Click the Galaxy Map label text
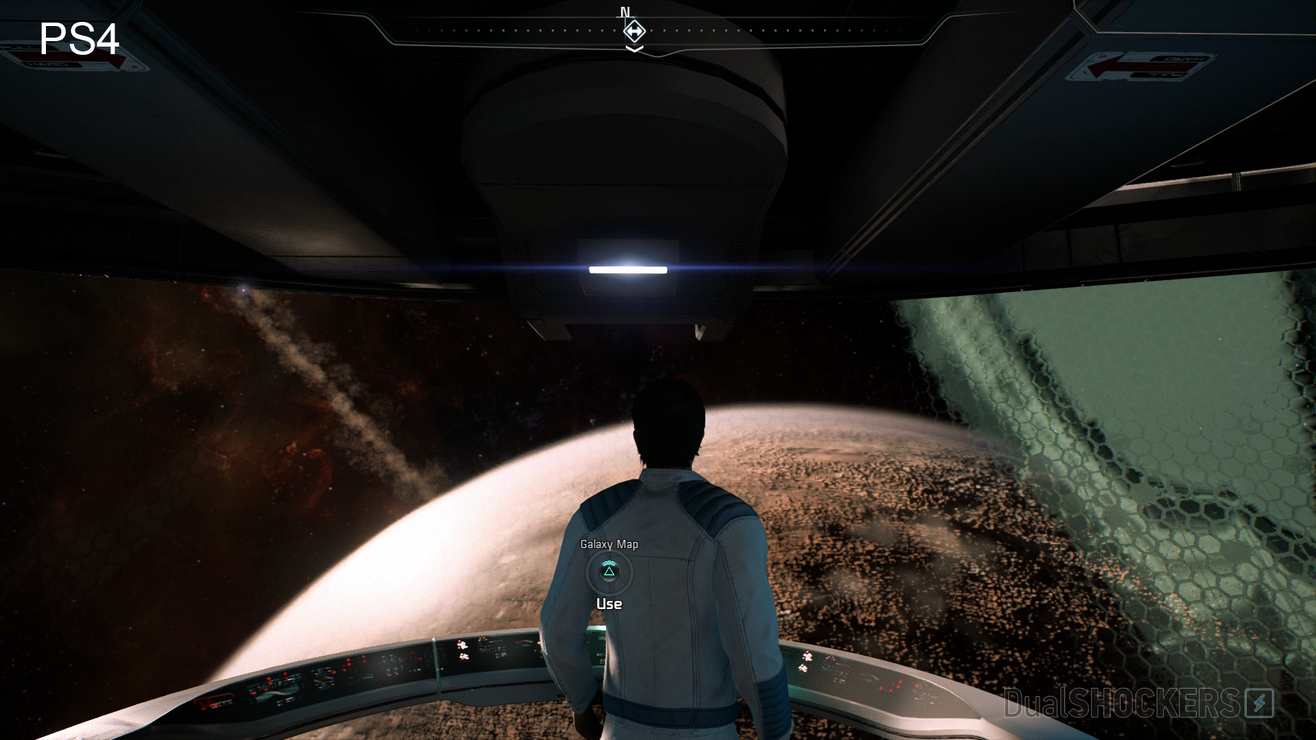This screenshot has height=740, width=1316. (x=607, y=544)
